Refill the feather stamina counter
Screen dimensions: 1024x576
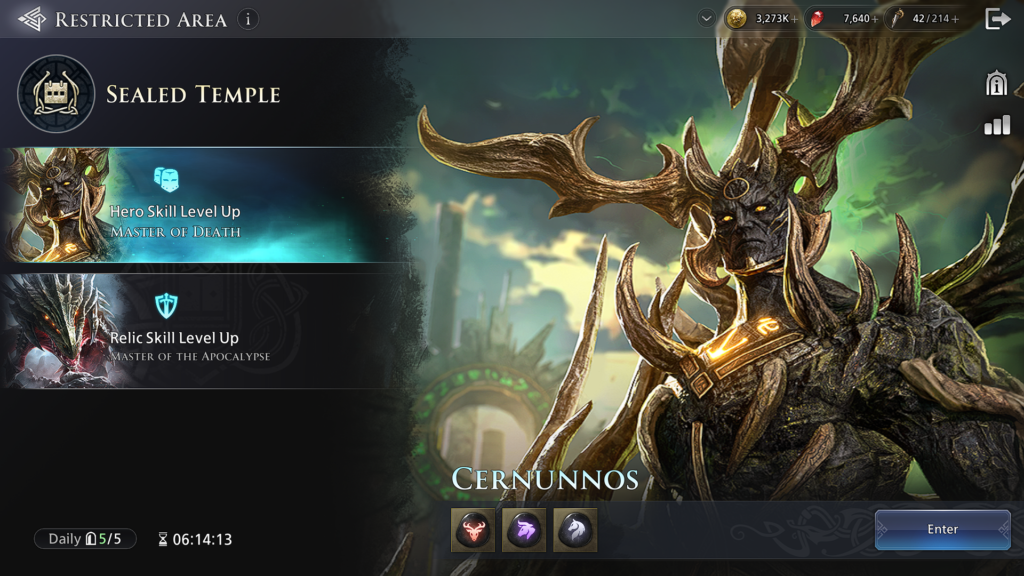(956, 19)
